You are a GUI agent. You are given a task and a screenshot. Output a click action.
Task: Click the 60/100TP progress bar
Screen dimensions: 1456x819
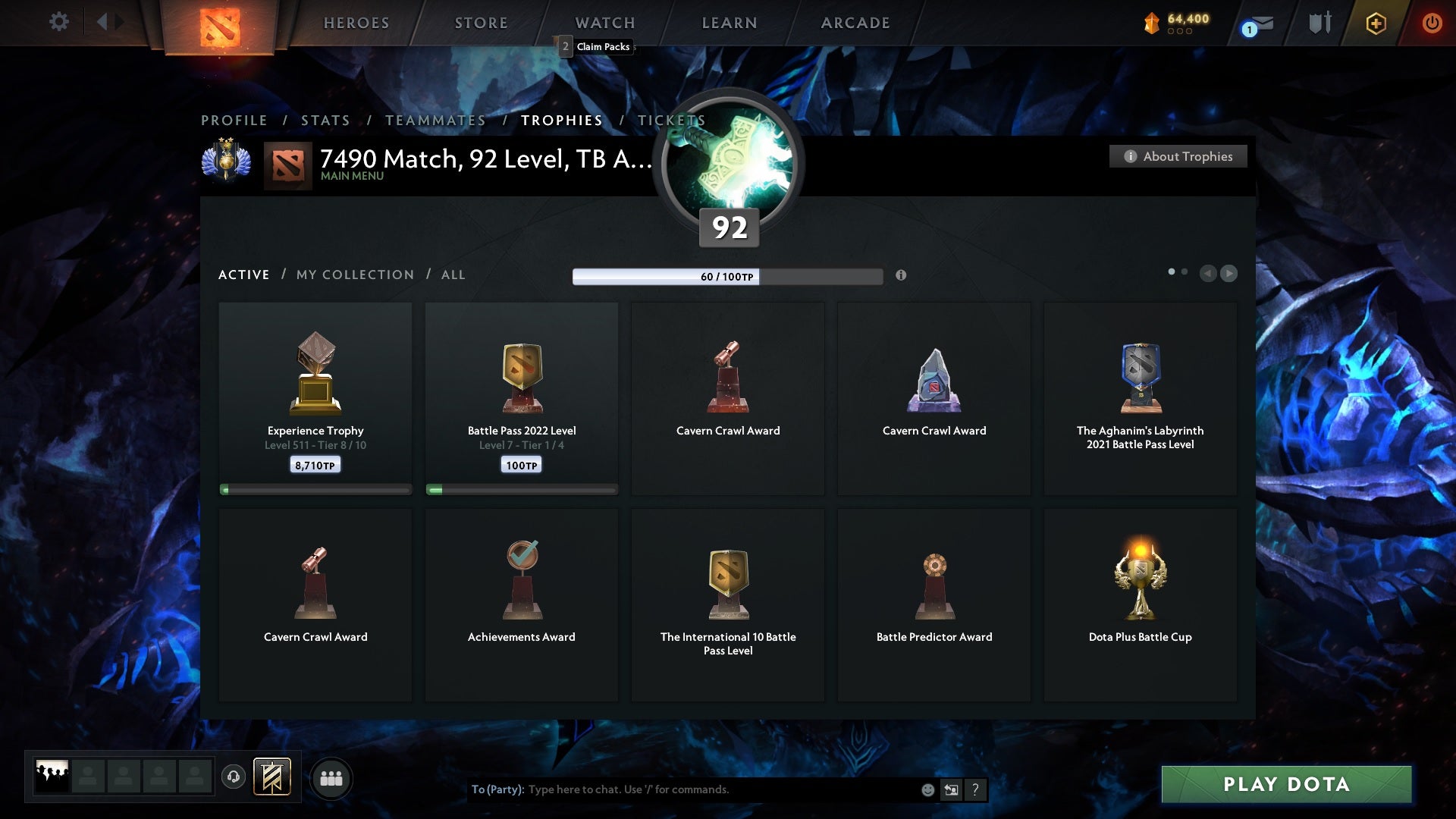point(728,278)
